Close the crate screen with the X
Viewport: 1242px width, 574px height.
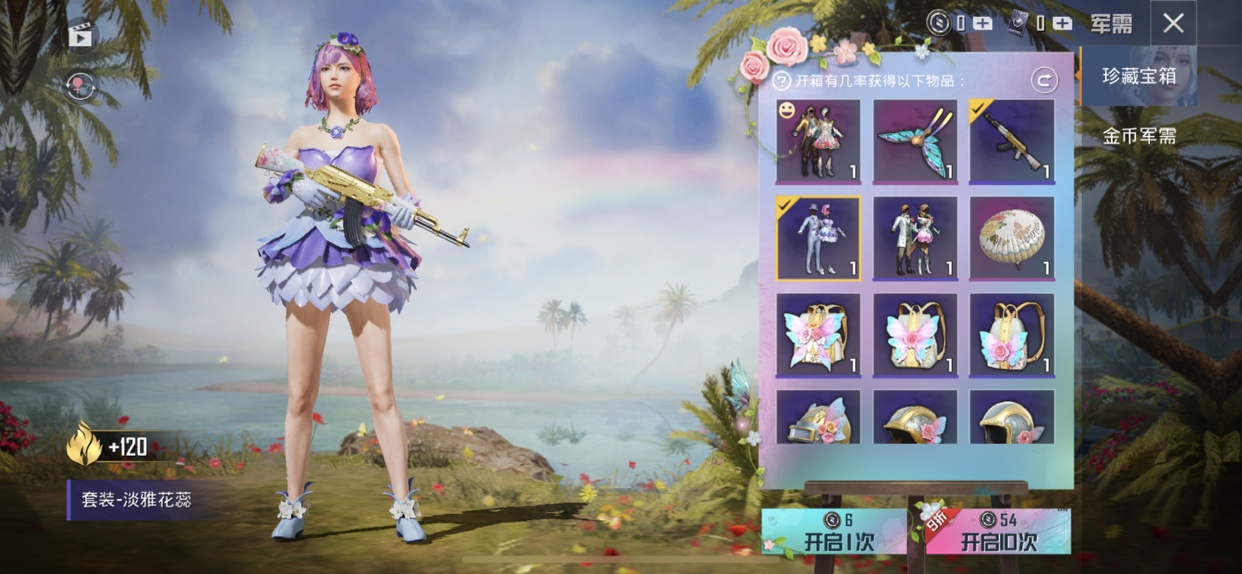(1173, 23)
